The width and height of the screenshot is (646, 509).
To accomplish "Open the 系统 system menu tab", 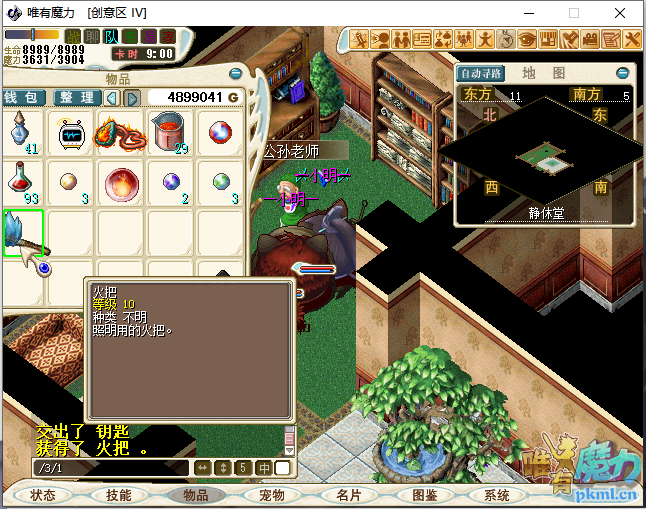I will click(497, 495).
